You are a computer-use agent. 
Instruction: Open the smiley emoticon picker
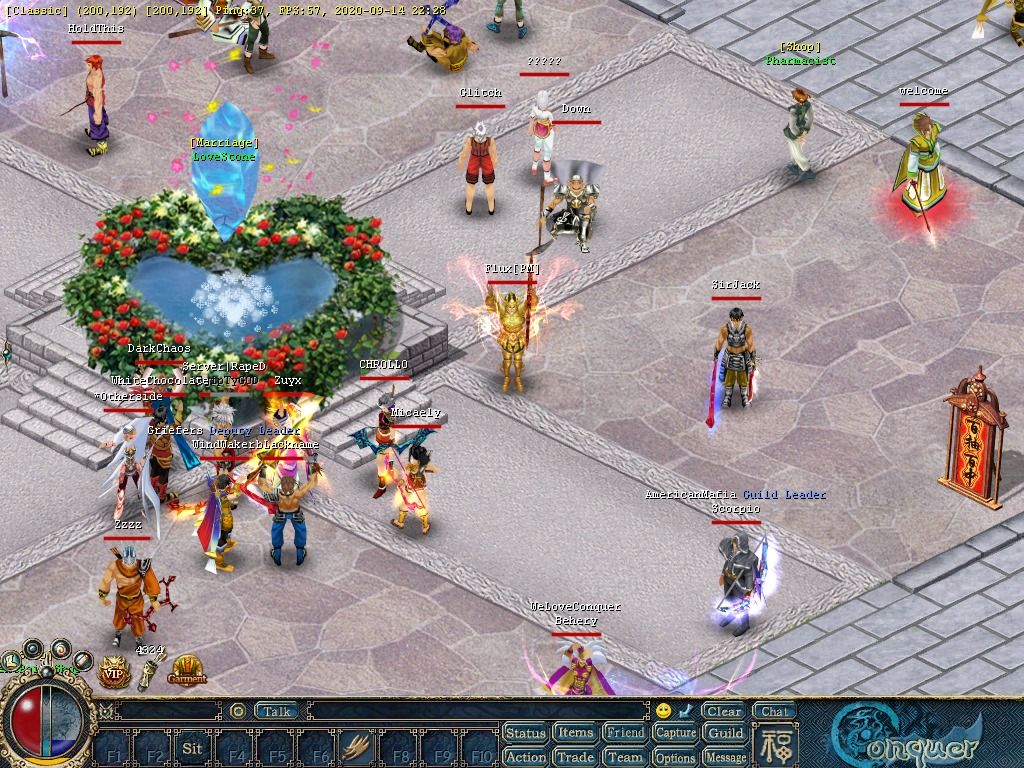663,711
